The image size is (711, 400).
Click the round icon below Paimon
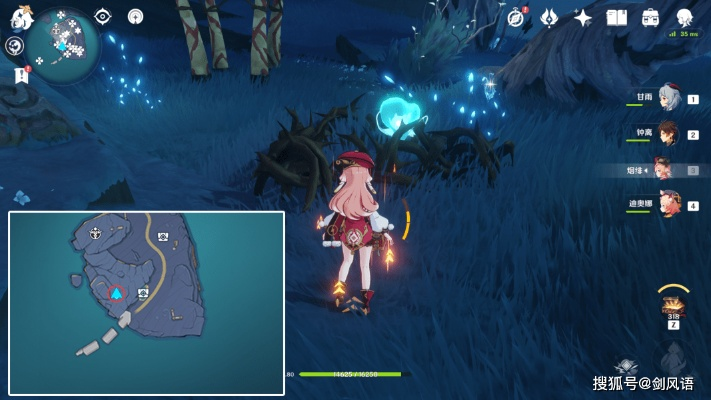(14, 46)
